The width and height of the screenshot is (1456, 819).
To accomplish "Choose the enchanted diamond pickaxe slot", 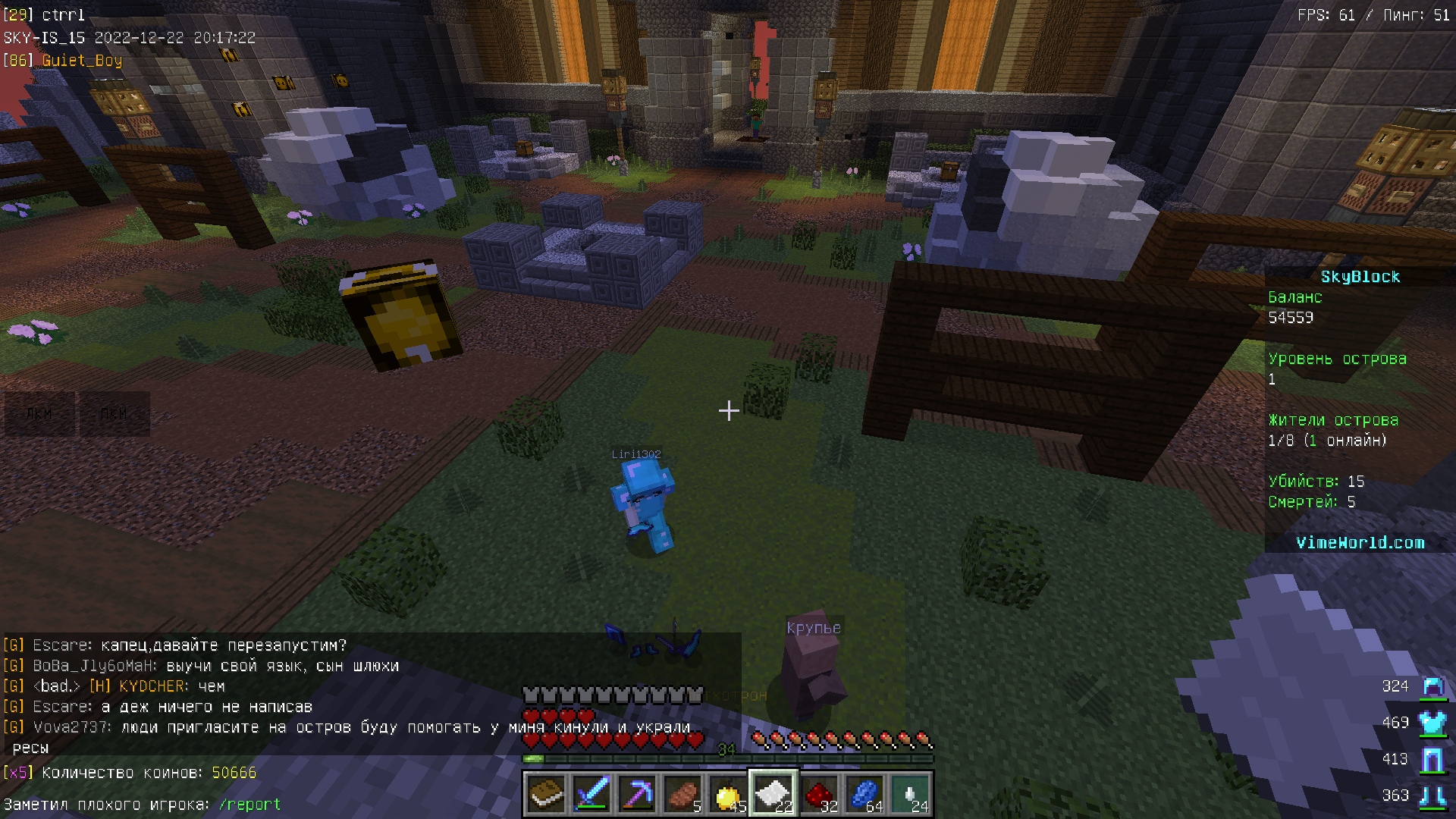I will 637,794.
